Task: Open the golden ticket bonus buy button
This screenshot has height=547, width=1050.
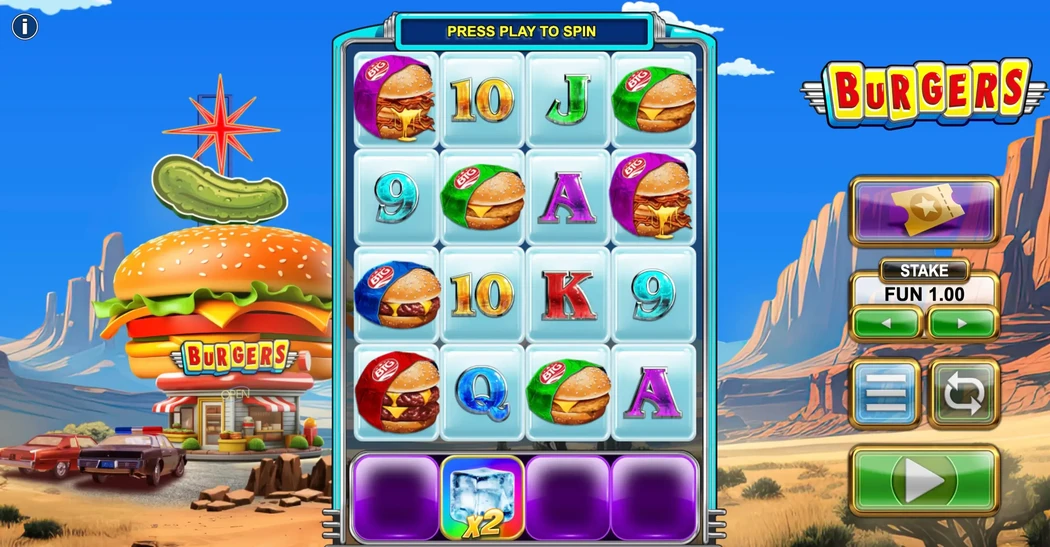Action: pos(924,211)
